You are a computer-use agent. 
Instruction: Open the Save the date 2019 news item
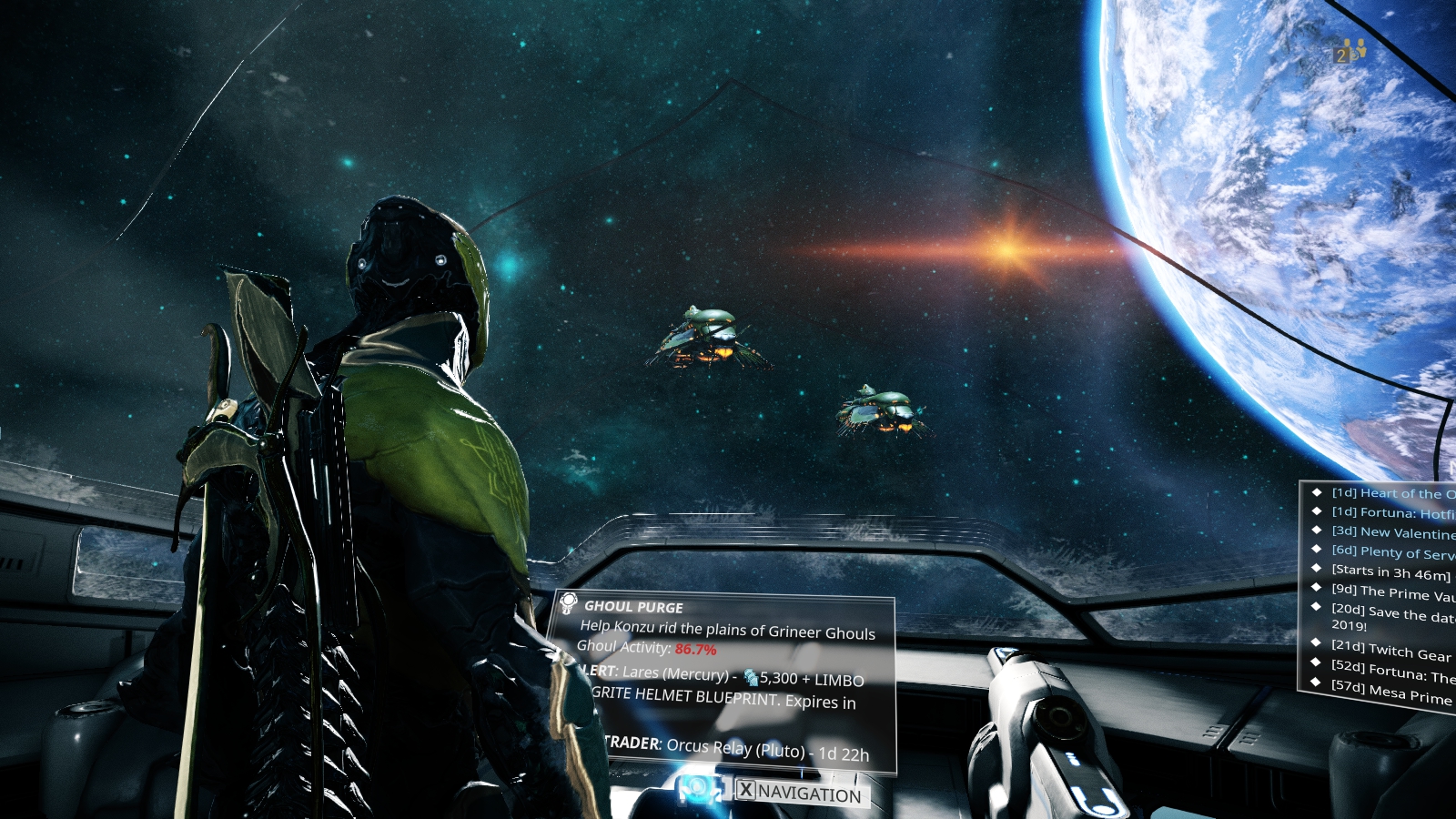1392,616
